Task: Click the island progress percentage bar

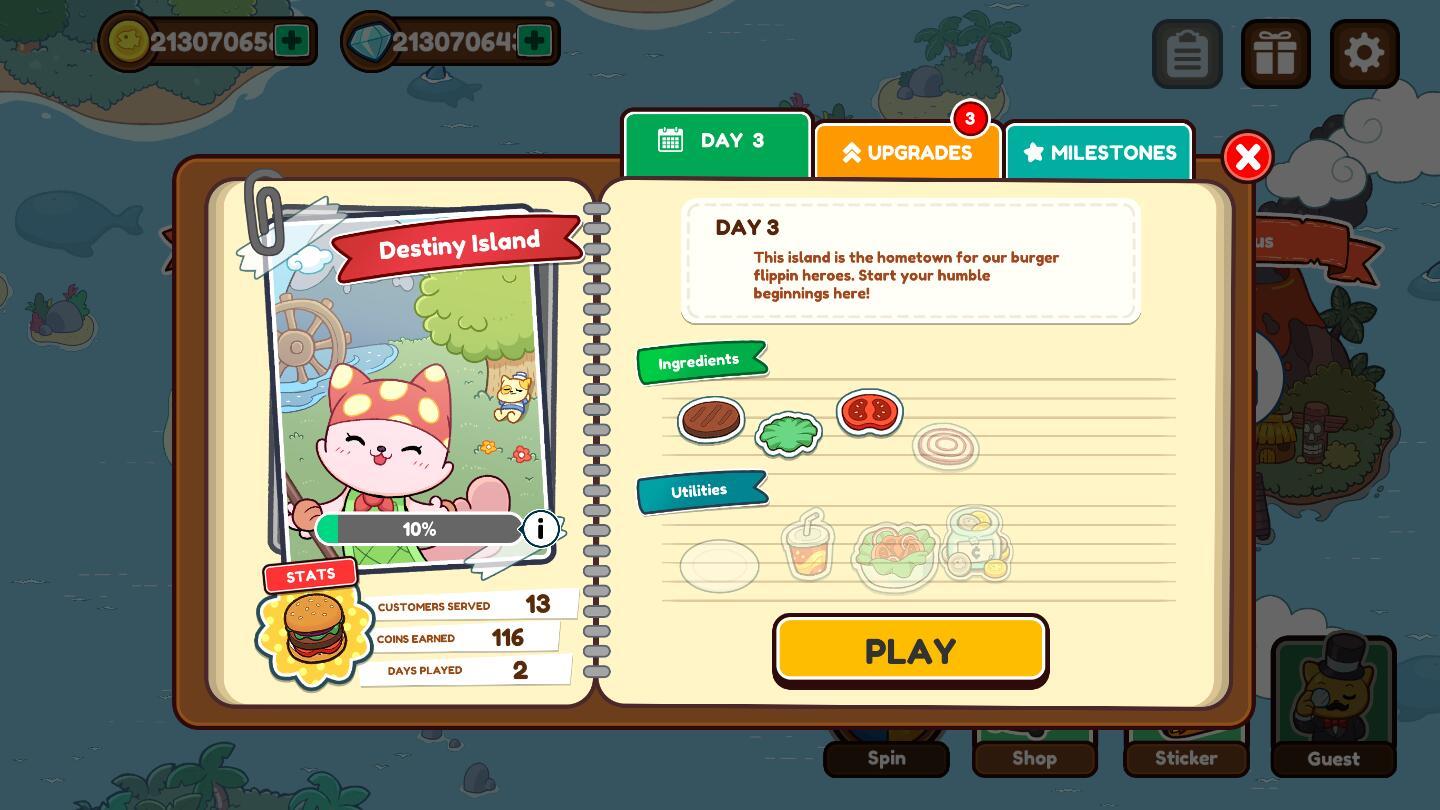Action: point(419,529)
